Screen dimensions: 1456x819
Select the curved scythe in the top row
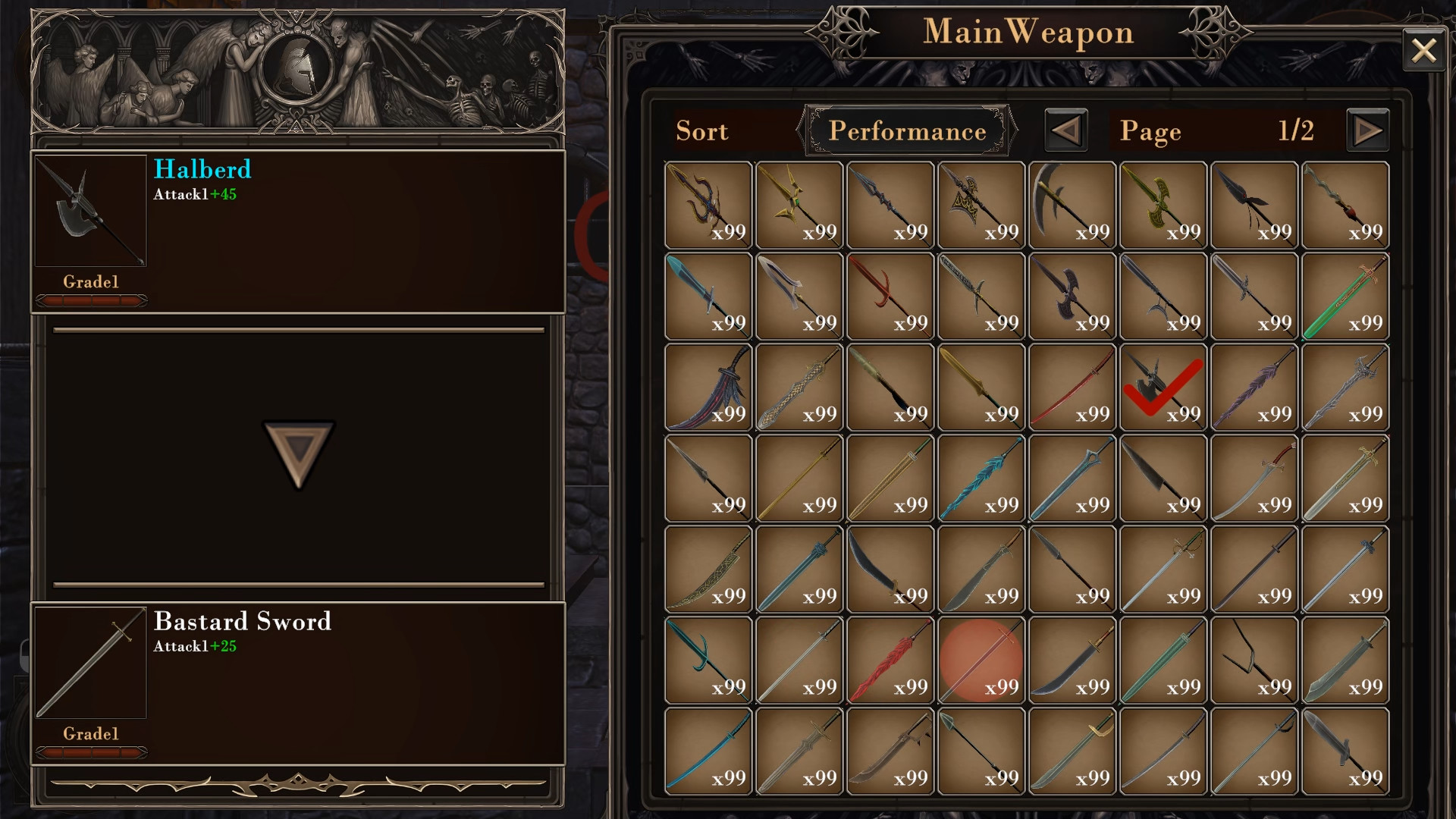click(x=1072, y=203)
